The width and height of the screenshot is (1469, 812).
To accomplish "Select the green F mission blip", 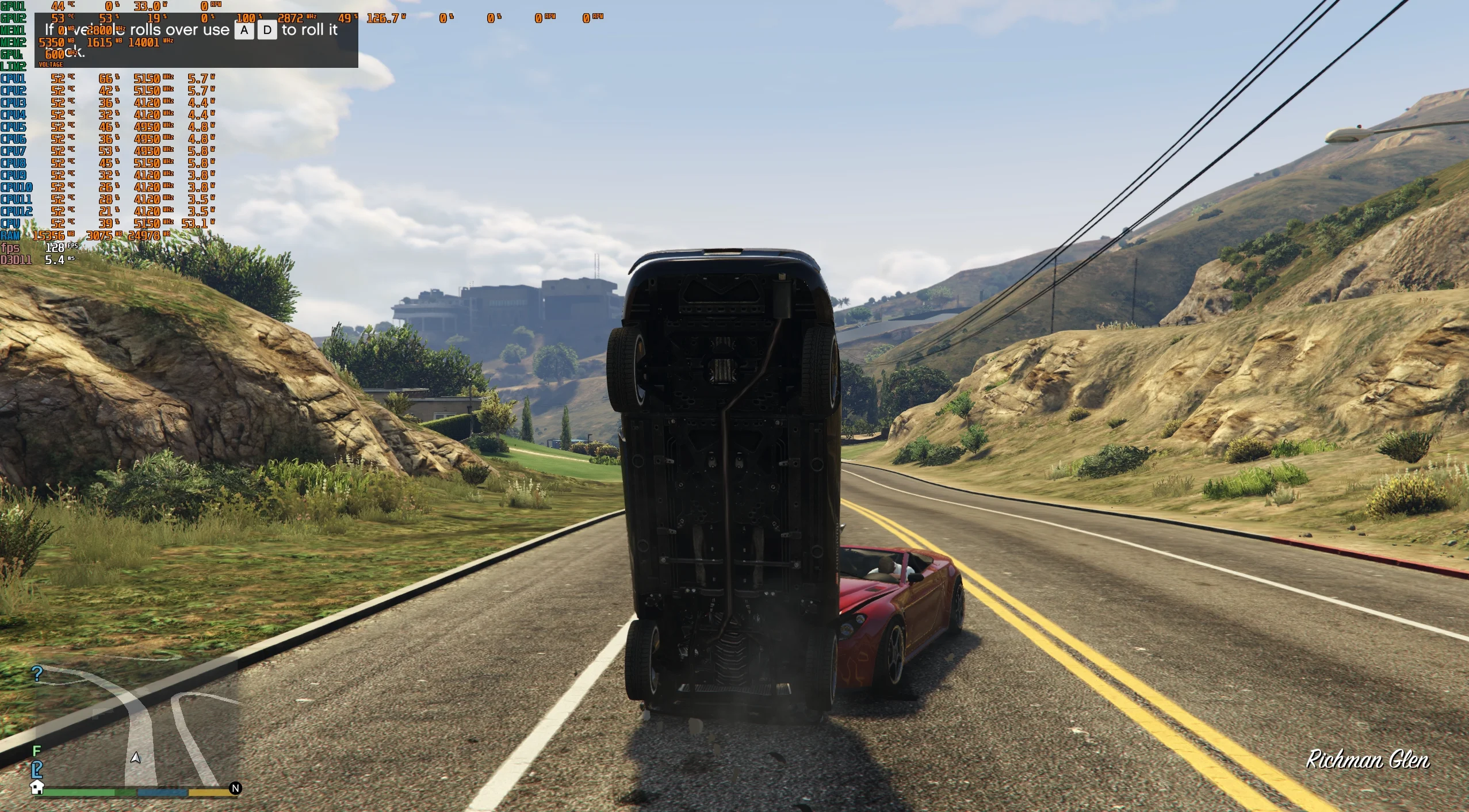I will (37, 750).
